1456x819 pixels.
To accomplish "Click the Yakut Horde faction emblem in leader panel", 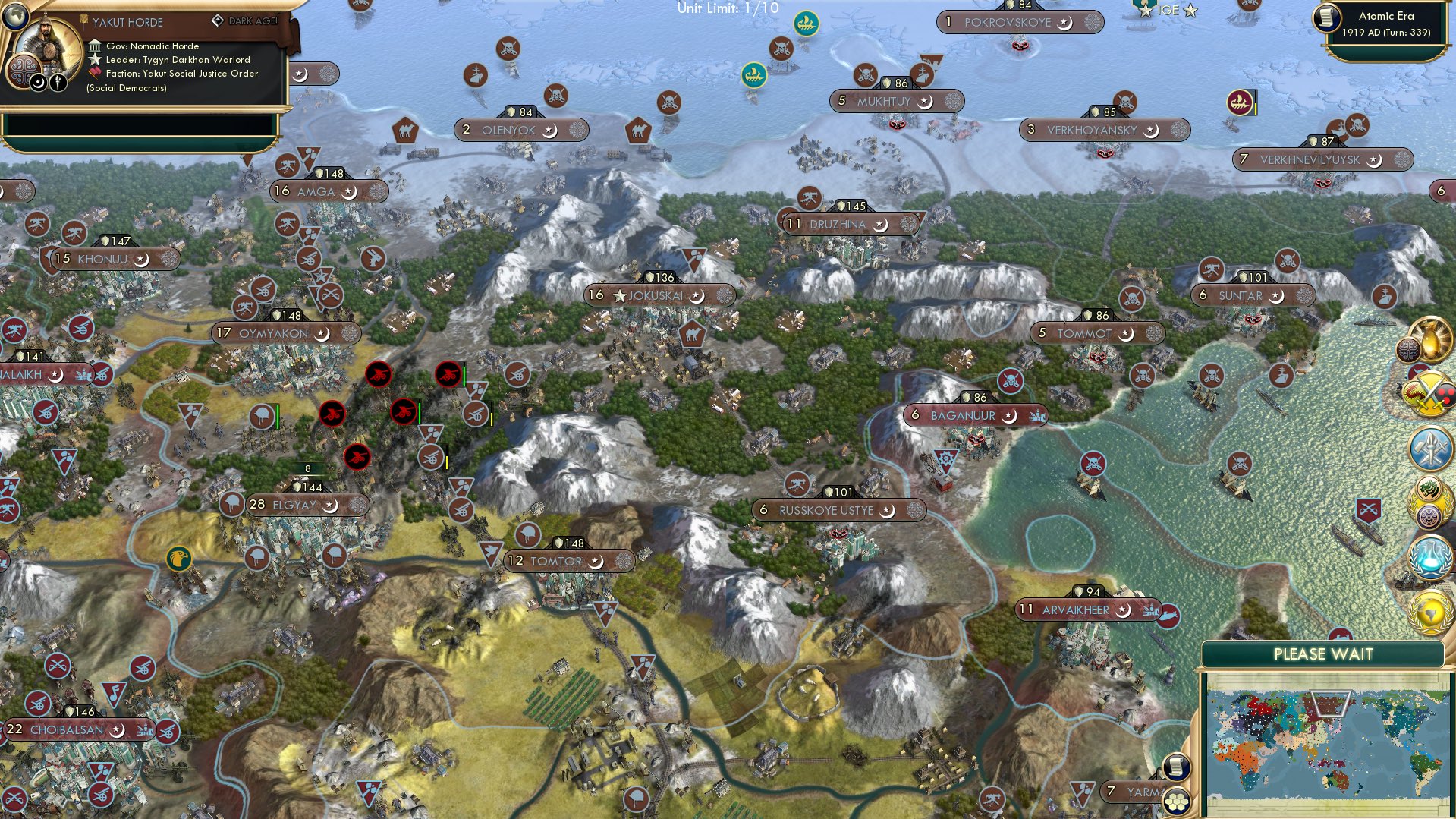I will coord(24,72).
